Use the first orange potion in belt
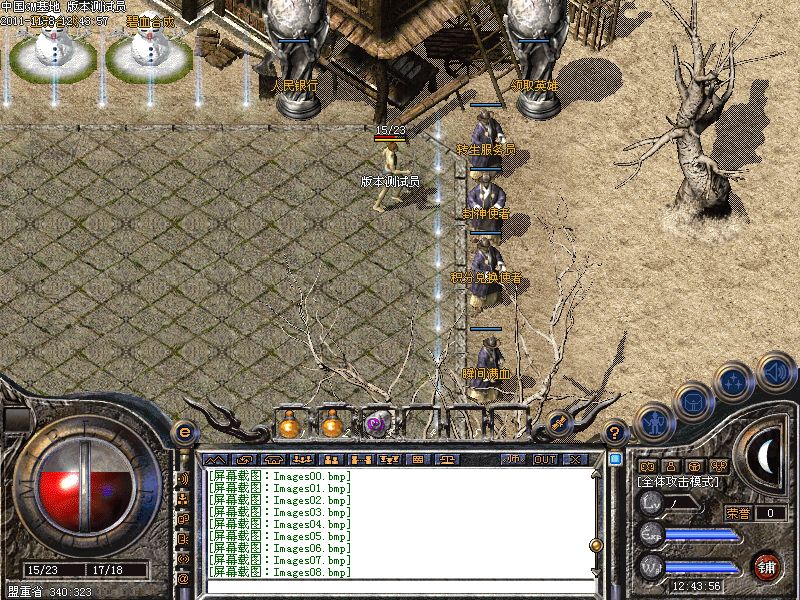800x600 pixels. click(x=289, y=425)
